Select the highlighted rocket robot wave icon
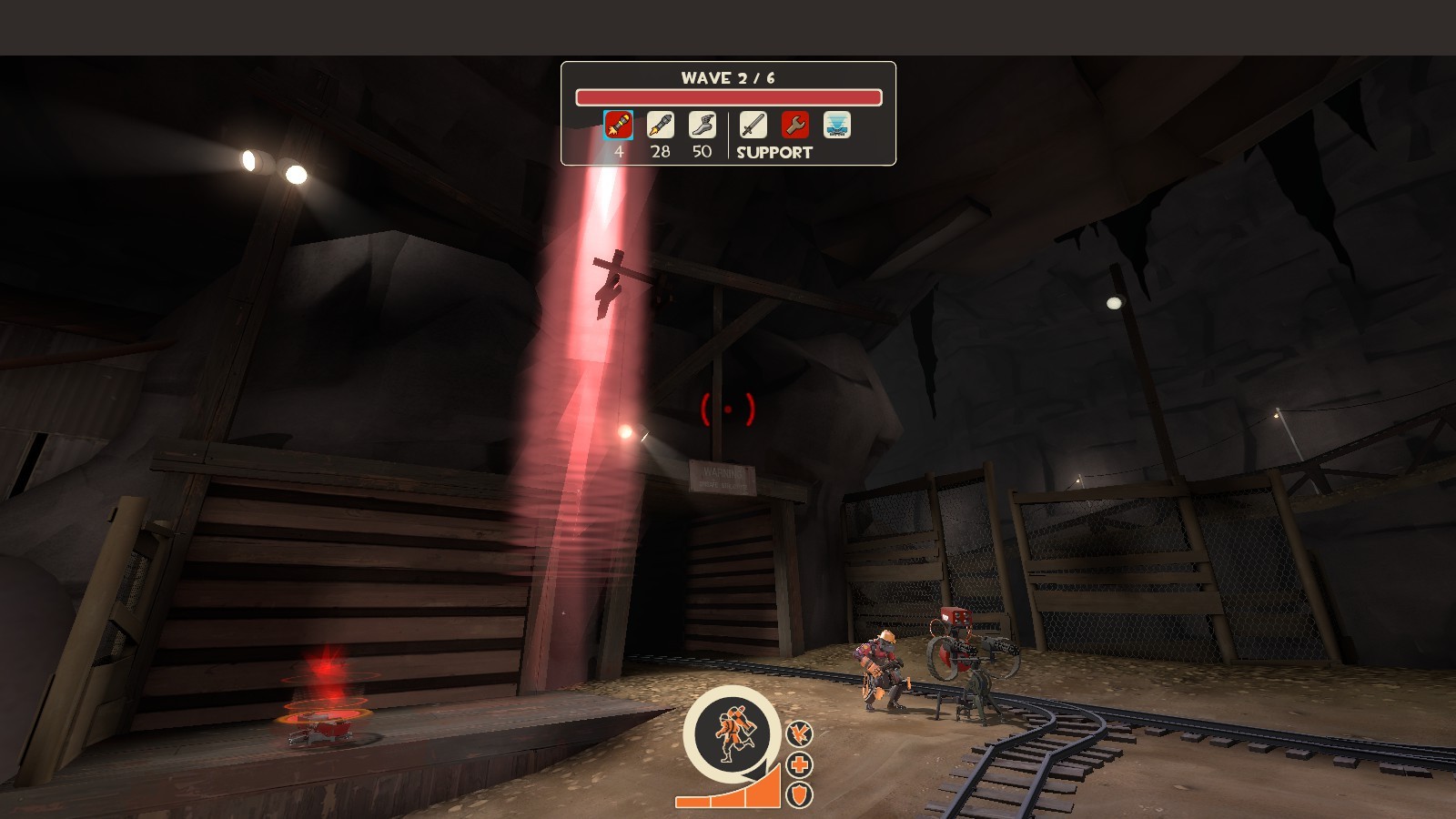 [x=617, y=126]
